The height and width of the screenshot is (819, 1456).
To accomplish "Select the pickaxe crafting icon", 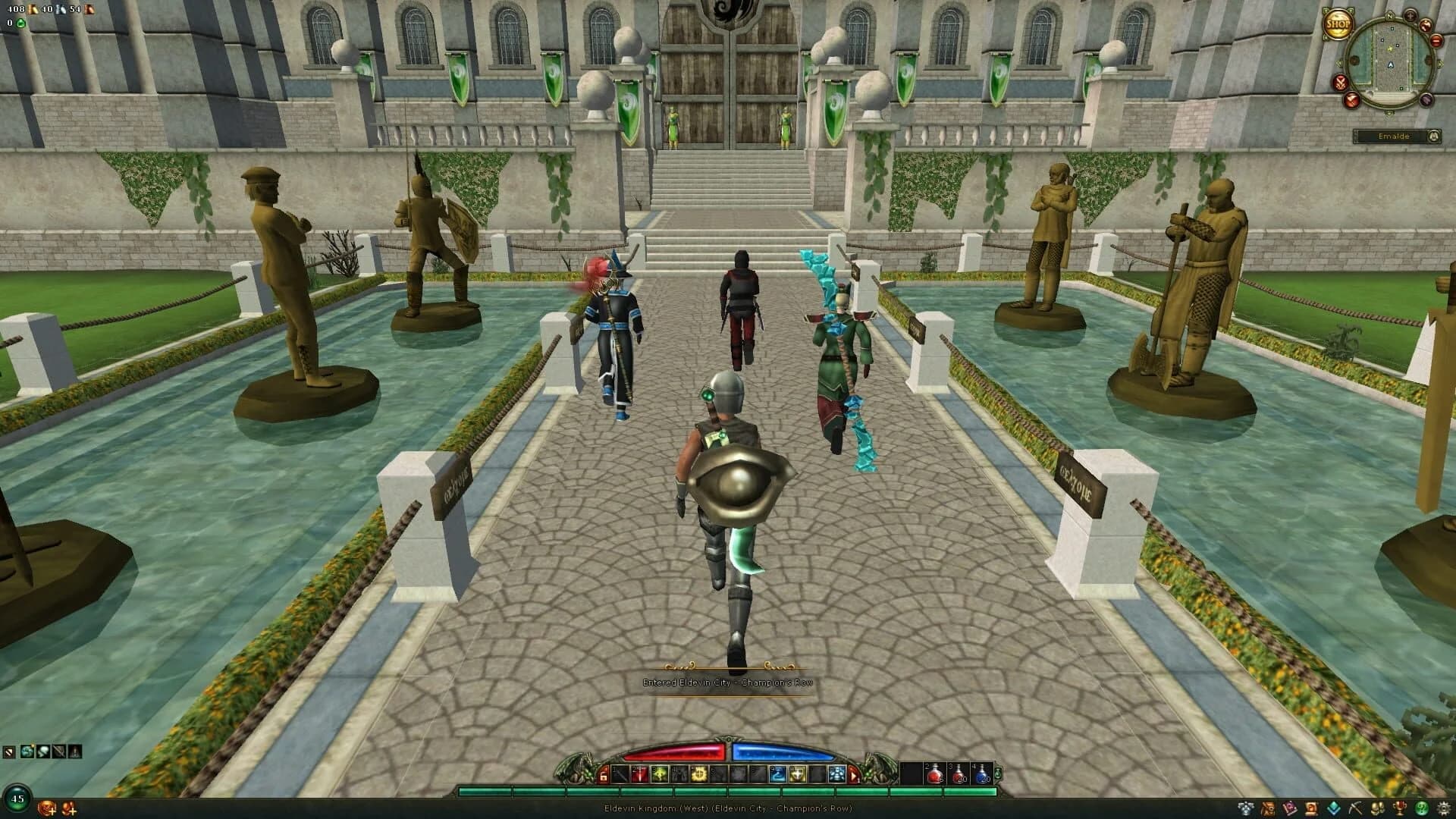I will tap(1356, 808).
